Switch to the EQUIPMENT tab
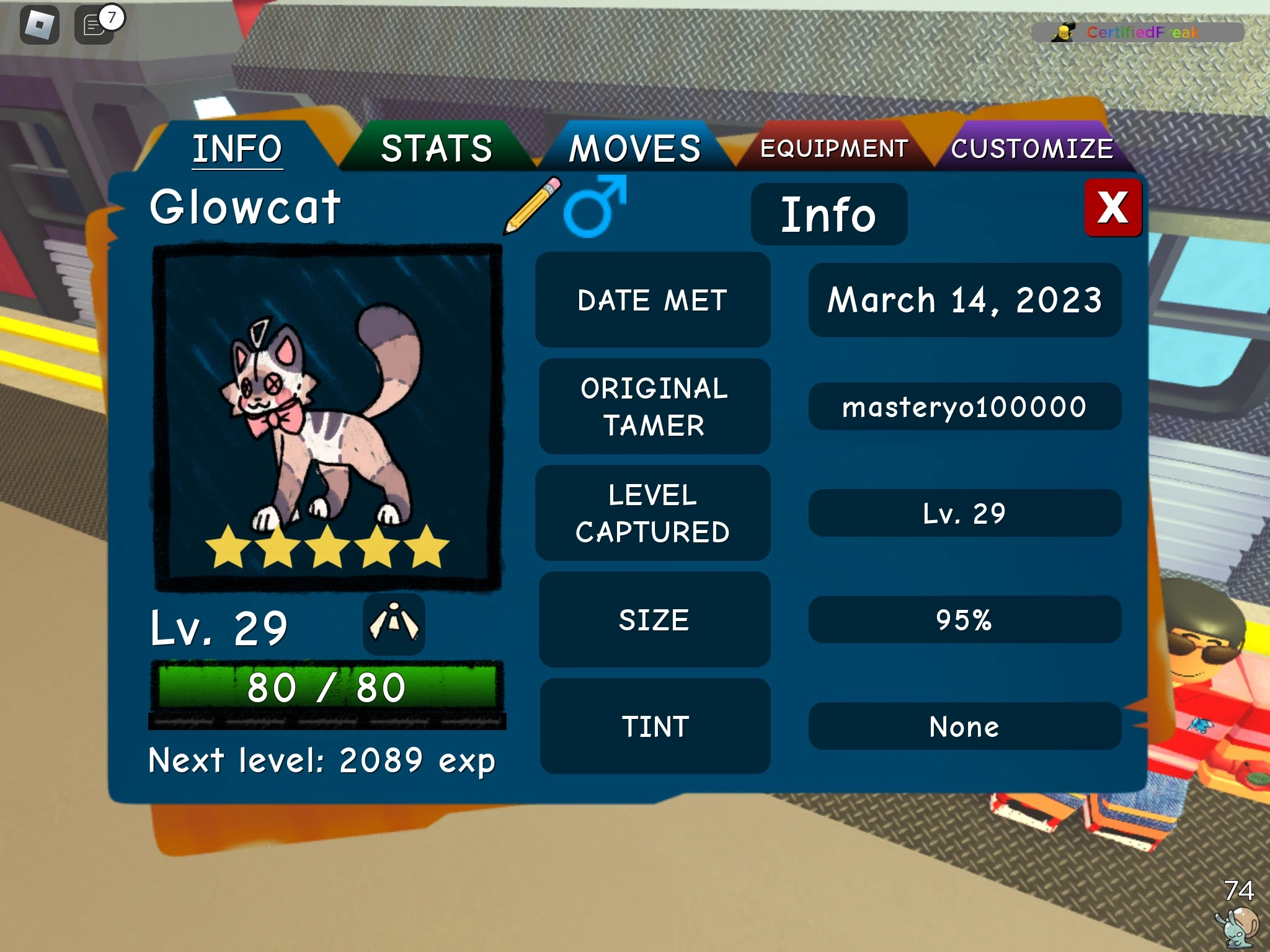The height and width of the screenshot is (952, 1270). pyautogui.click(x=833, y=148)
